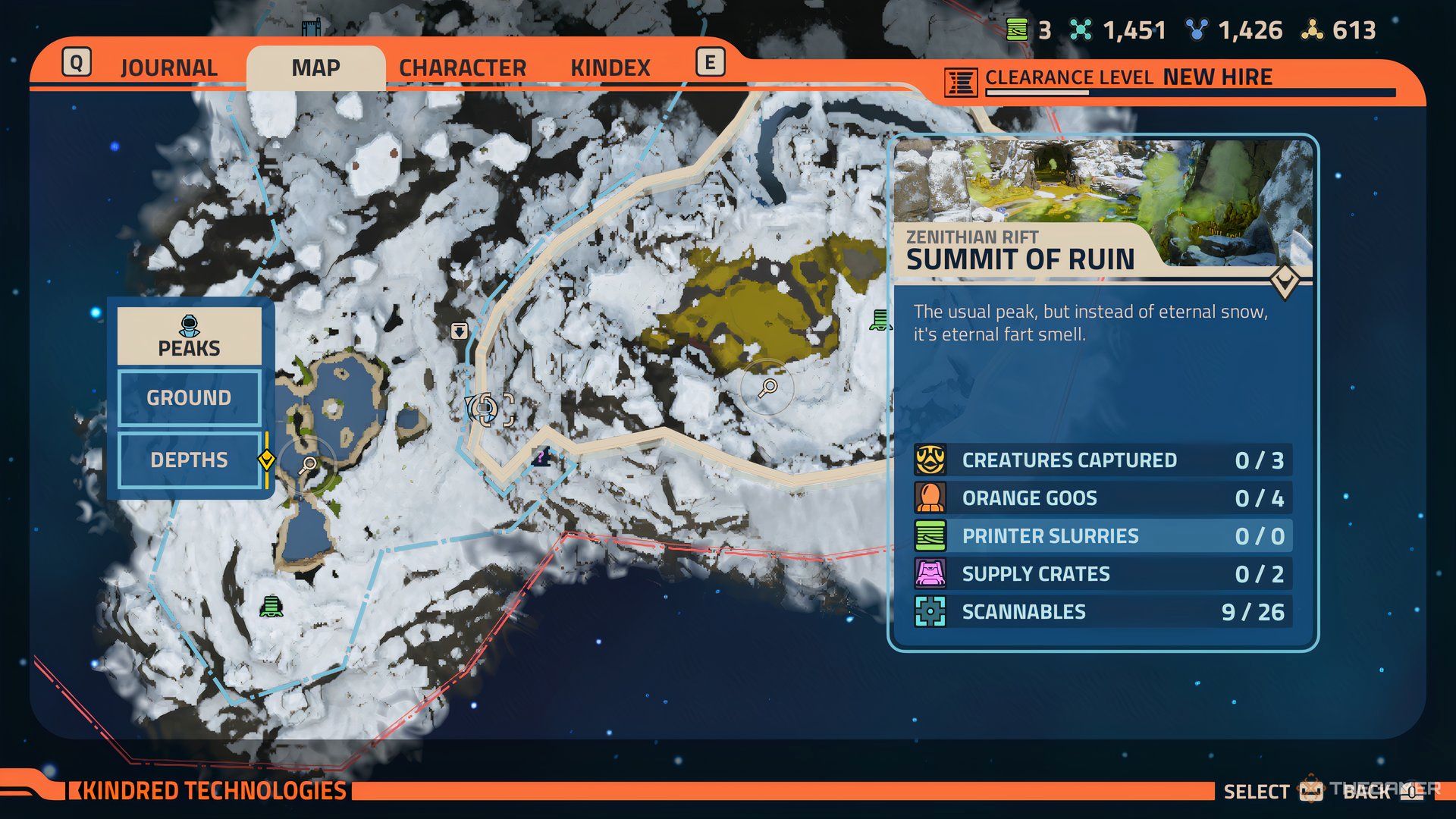Select the Map tab
Screen dimensions: 1456x819
pos(315,68)
